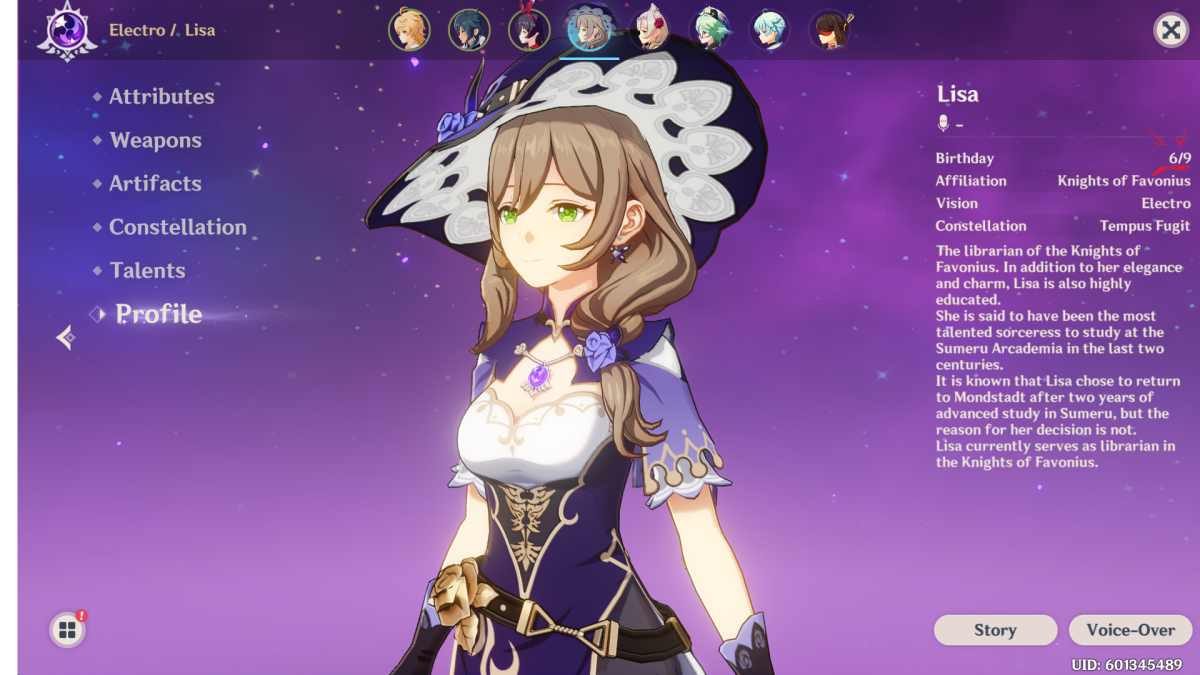Select Amber's portrait with red bow
Image resolution: width=1200 pixels, height=675 pixels.
pos(529,29)
